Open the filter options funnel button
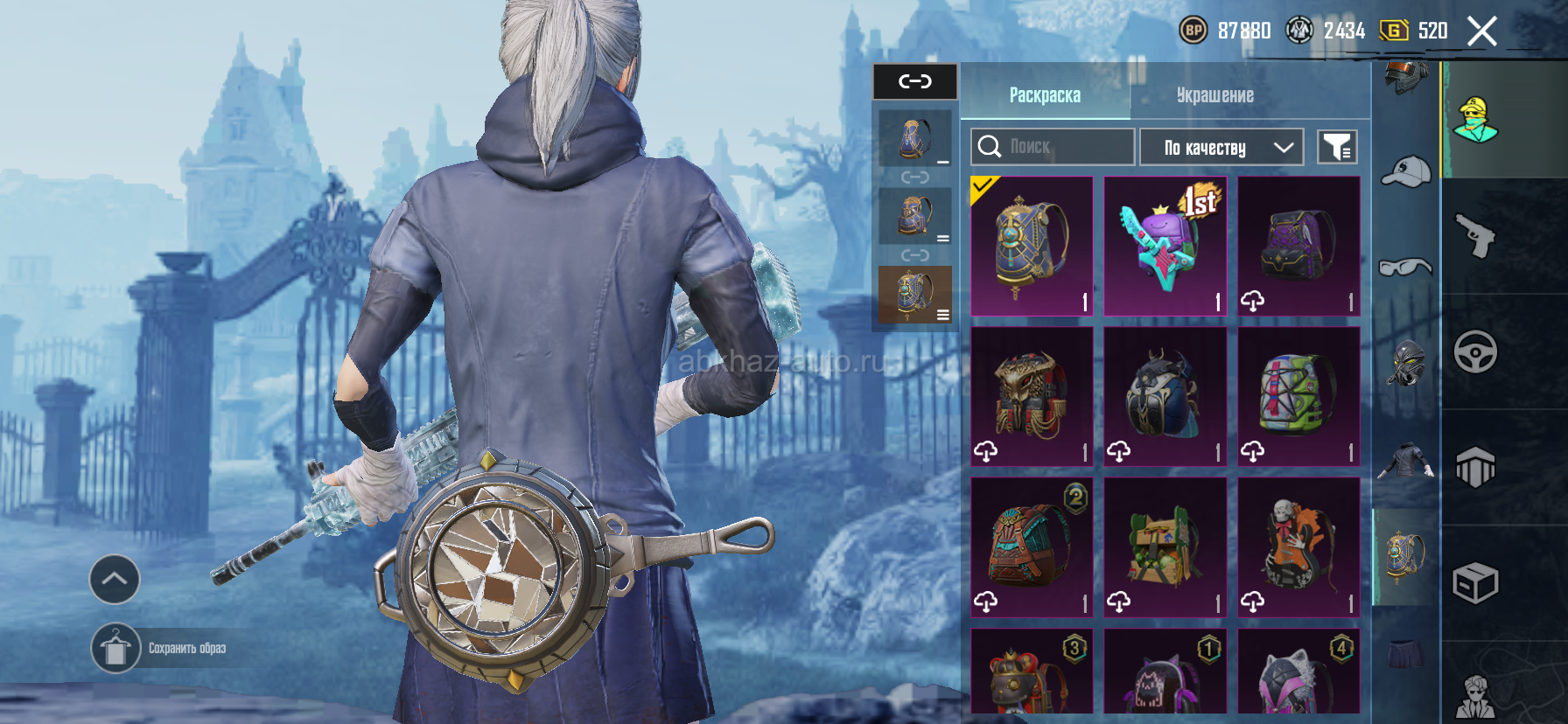 (1337, 147)
